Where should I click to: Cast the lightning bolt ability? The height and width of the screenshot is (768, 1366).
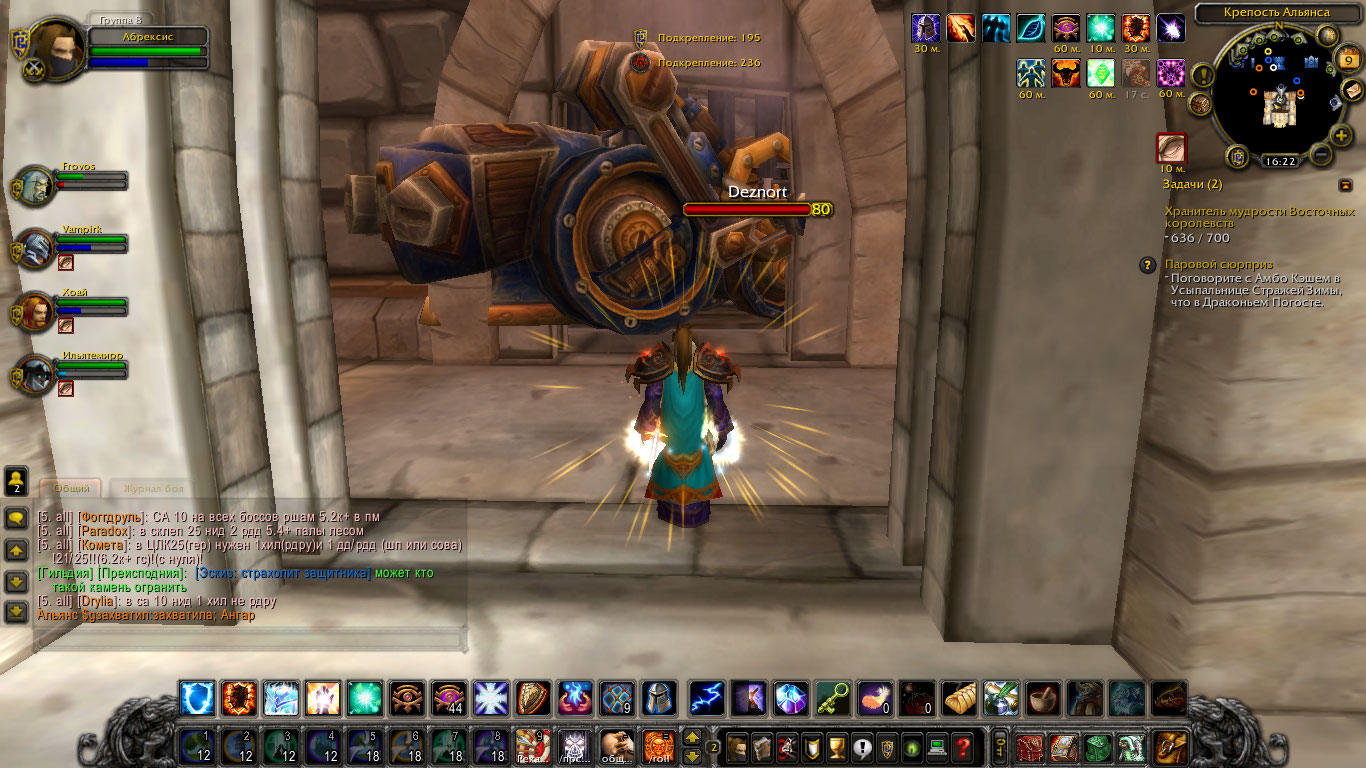point(707,698)
